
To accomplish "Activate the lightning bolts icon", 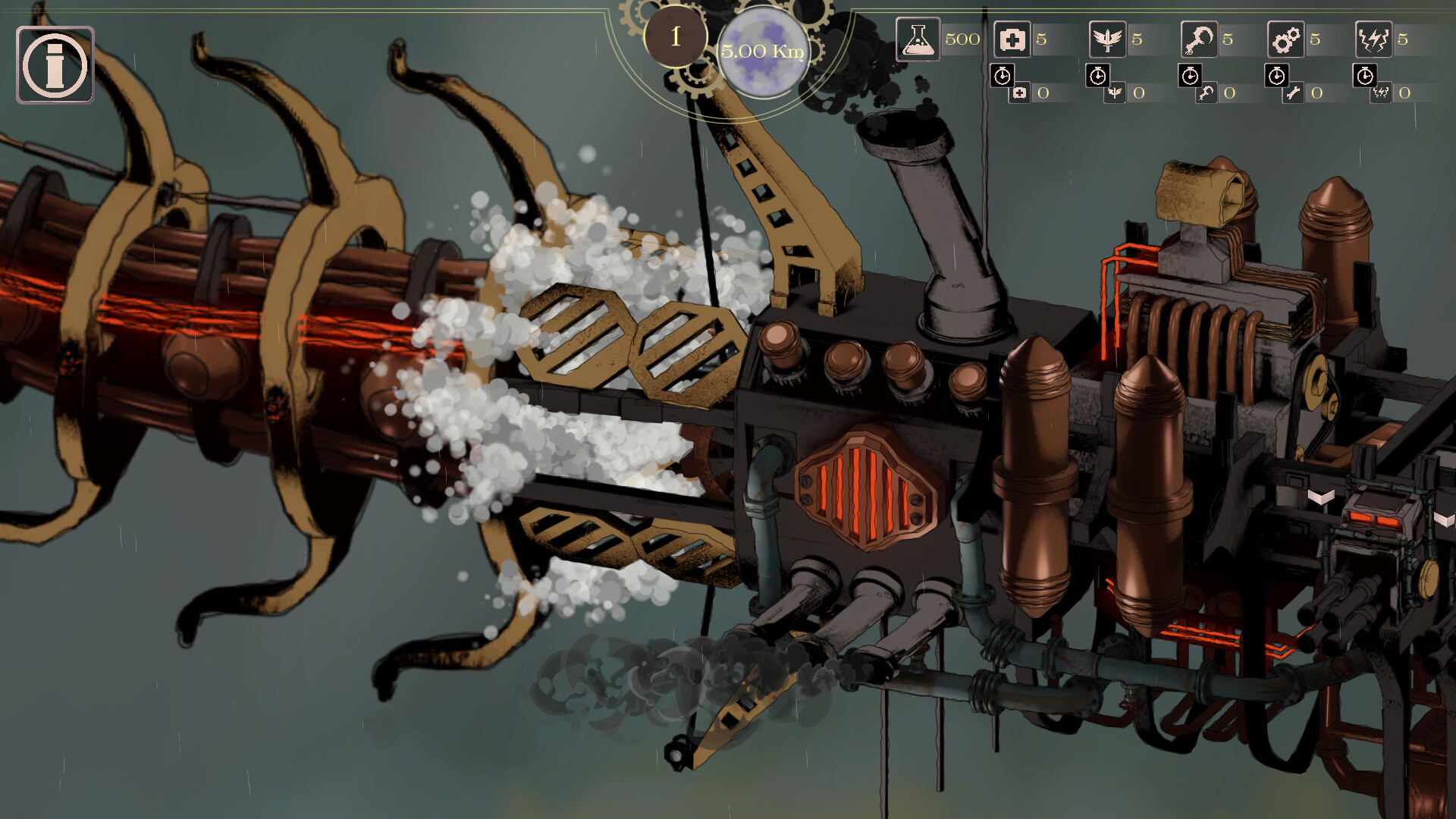I will [1373, 39].
